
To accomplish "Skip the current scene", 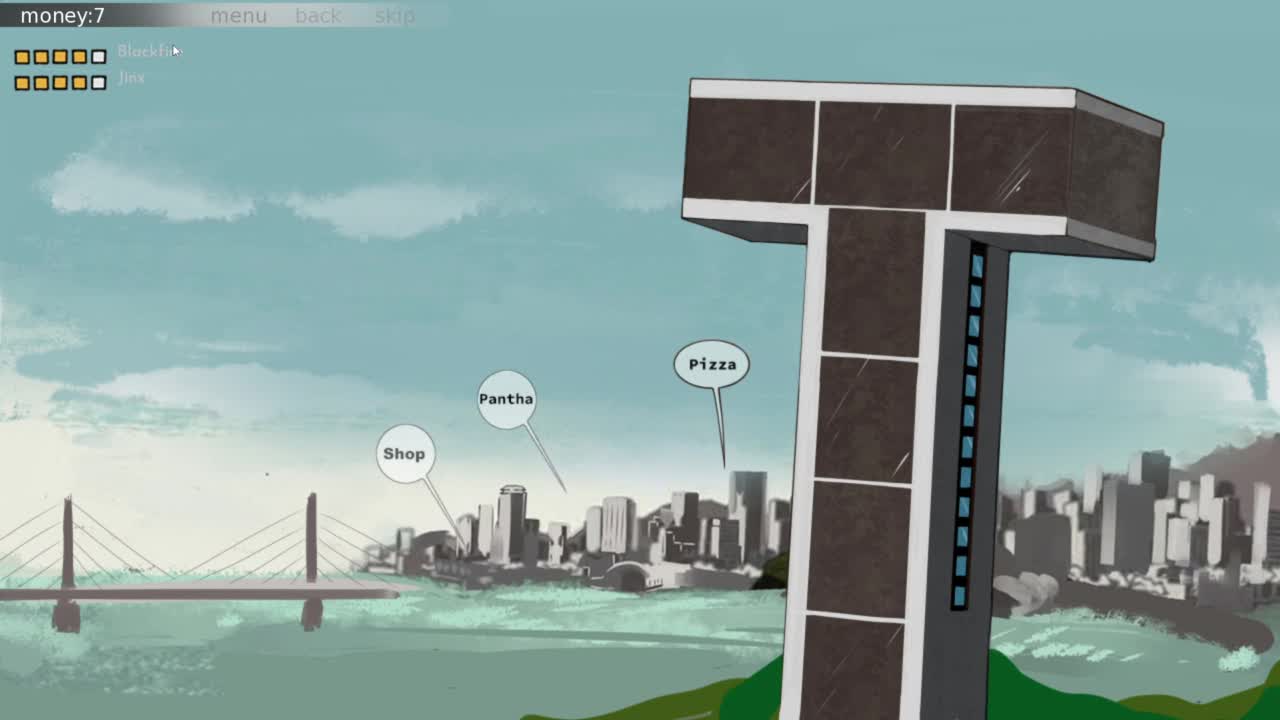I will pos(394,16).
